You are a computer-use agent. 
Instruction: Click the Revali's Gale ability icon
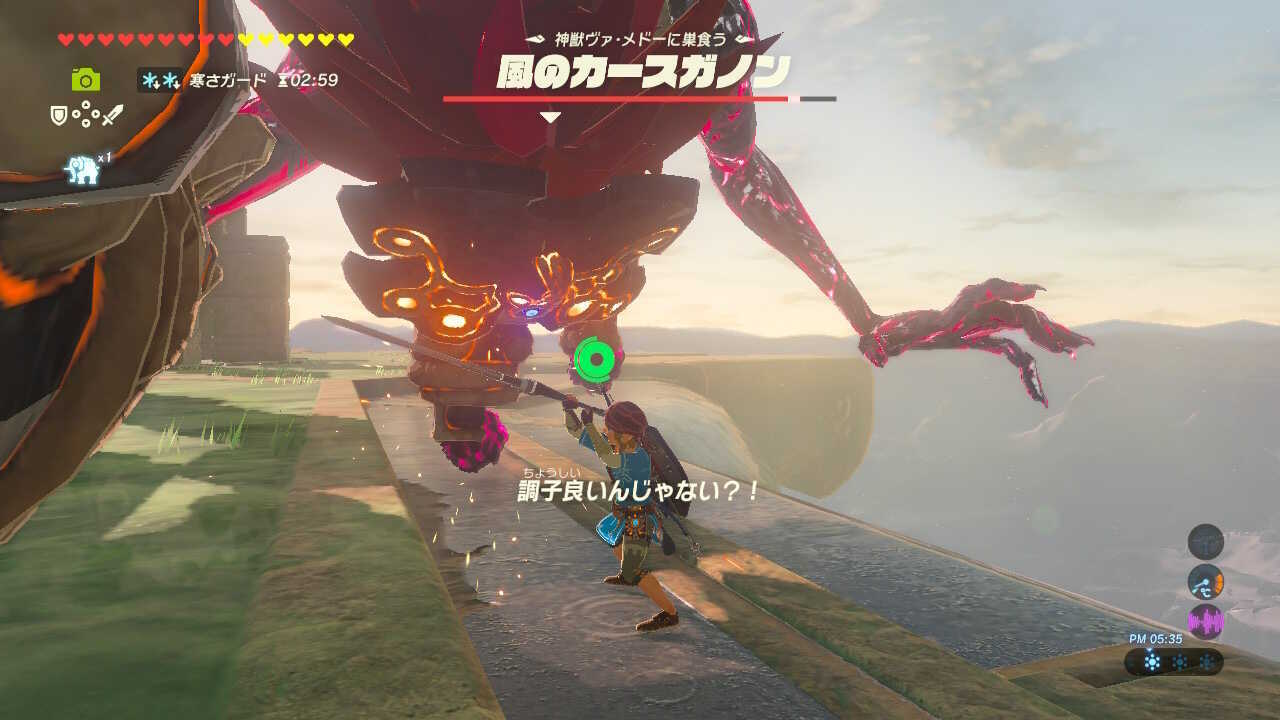pos(80,168)
